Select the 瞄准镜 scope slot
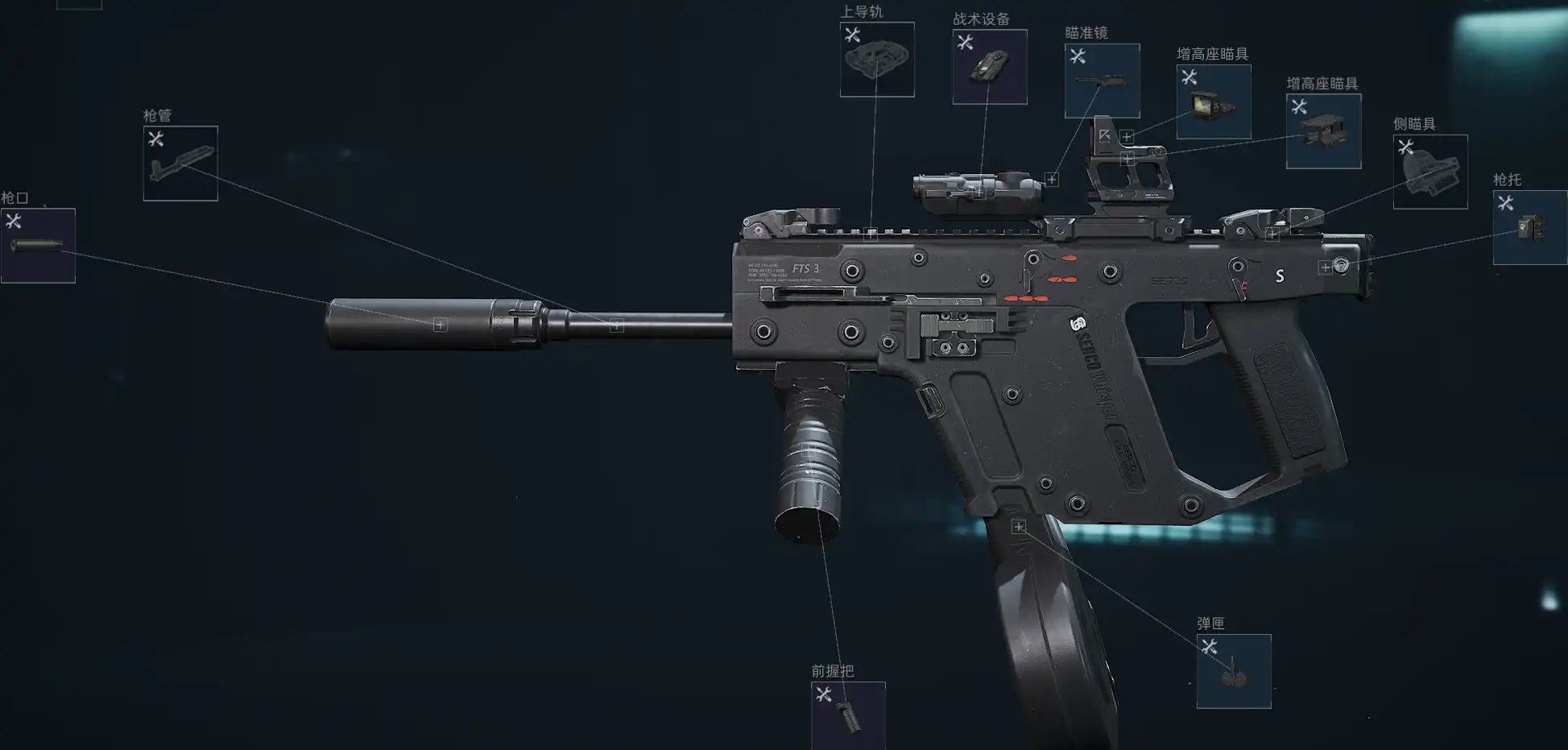1568x750 pixels. pyautogui.click(x=1102, y=81)
